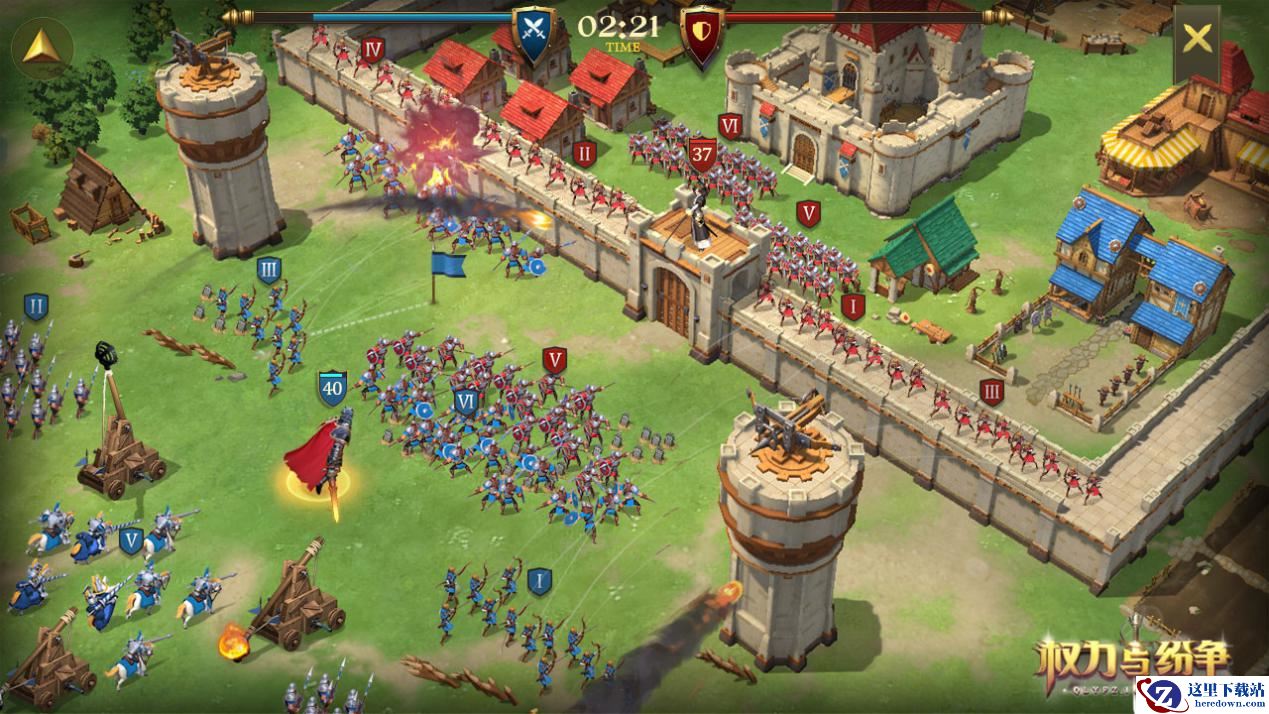Select the blue hero badge numbered 40

tap(332, 388)
